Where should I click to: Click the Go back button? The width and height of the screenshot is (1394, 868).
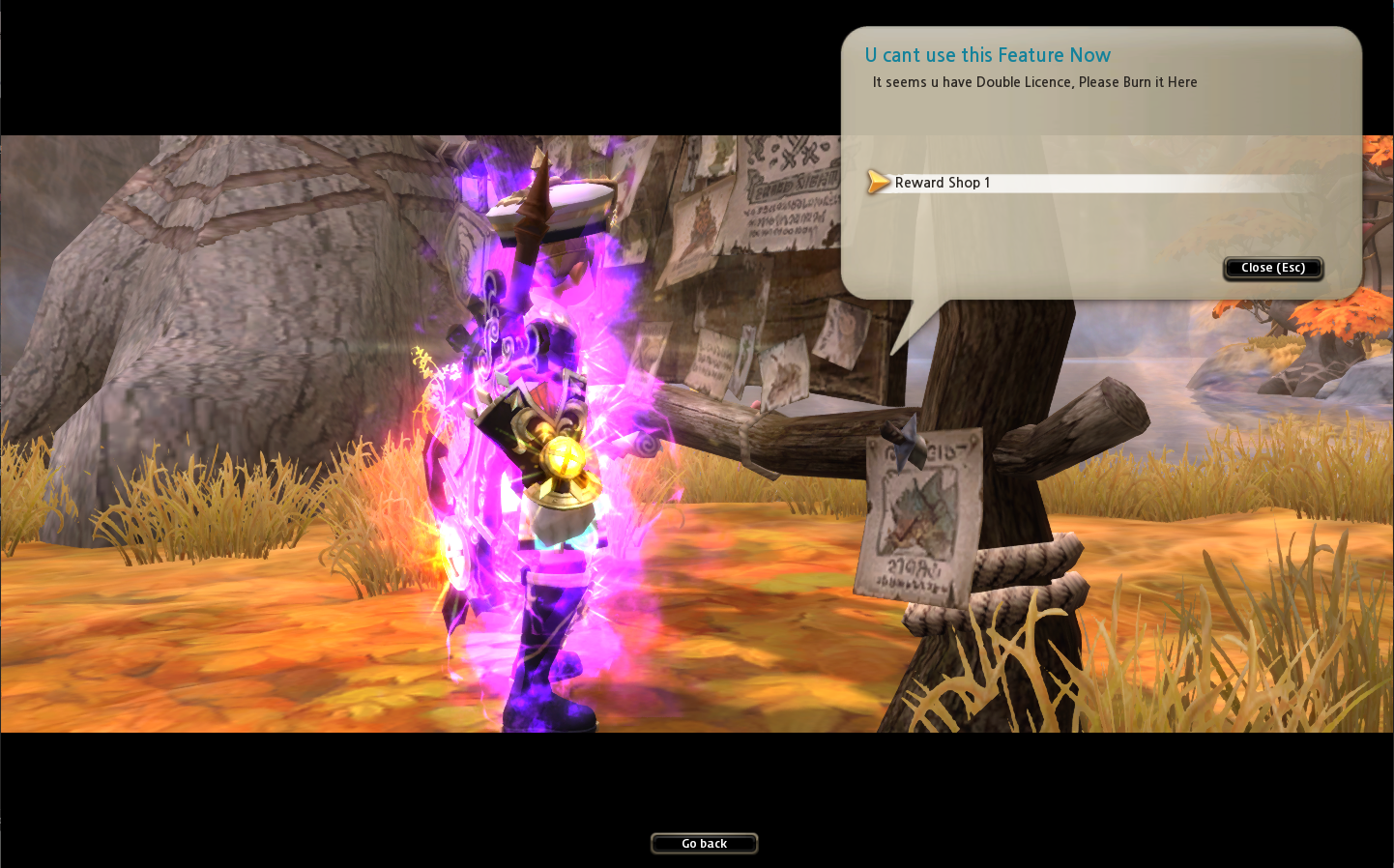[x=704, y=844]
